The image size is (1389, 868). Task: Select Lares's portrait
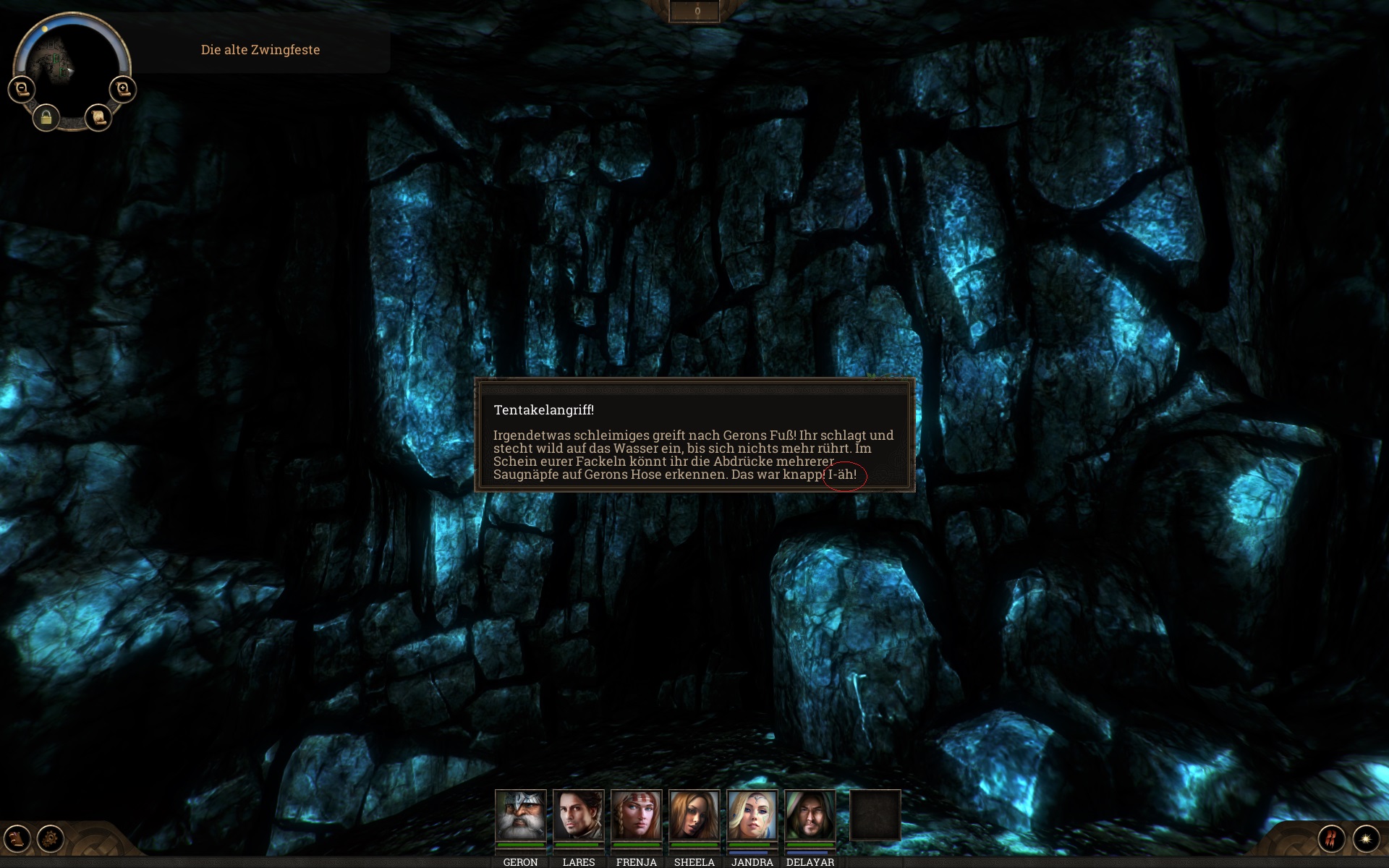(x=578, y=815)
